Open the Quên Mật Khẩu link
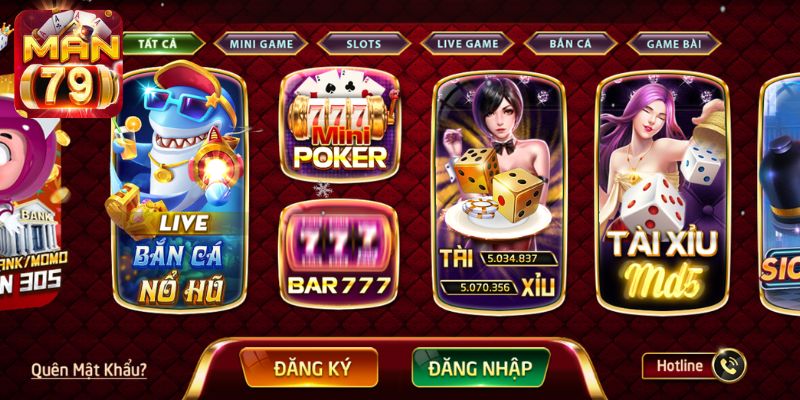The image size is (800, 400). click(x=89, y=369)
